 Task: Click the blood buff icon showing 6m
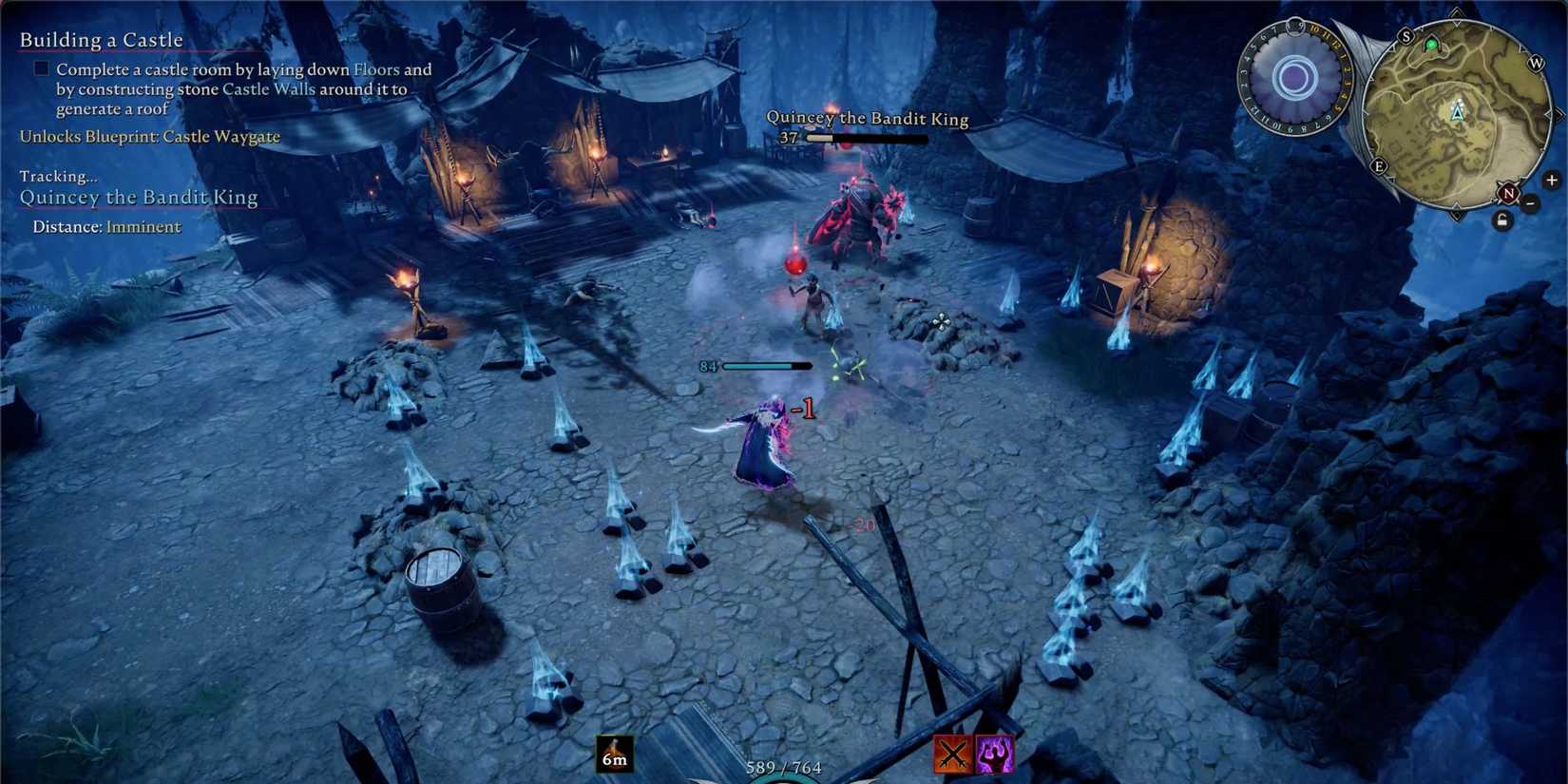[614, 755]
